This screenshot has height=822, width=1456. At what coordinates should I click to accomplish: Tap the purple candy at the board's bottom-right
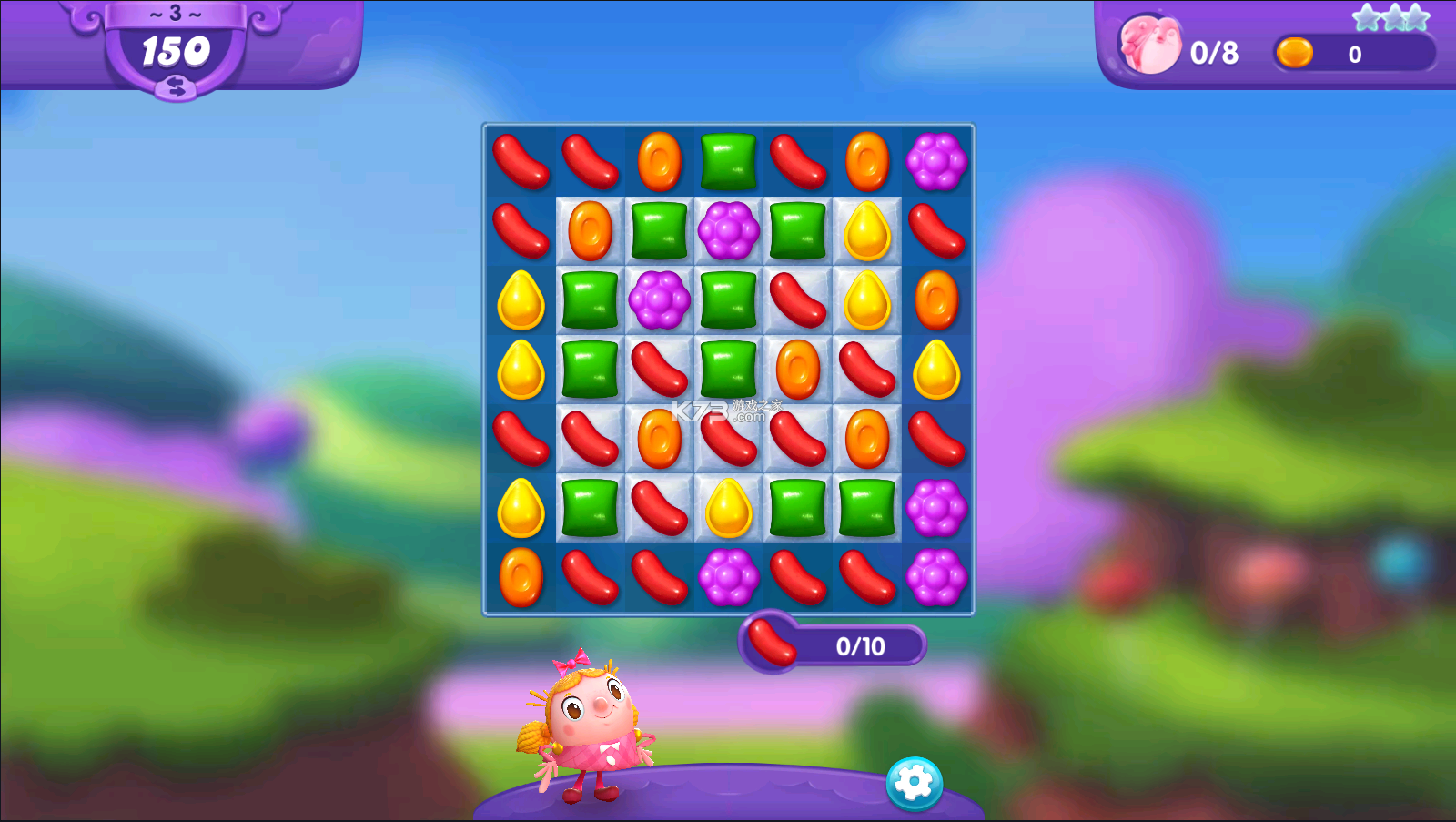(x=936, y=579)
